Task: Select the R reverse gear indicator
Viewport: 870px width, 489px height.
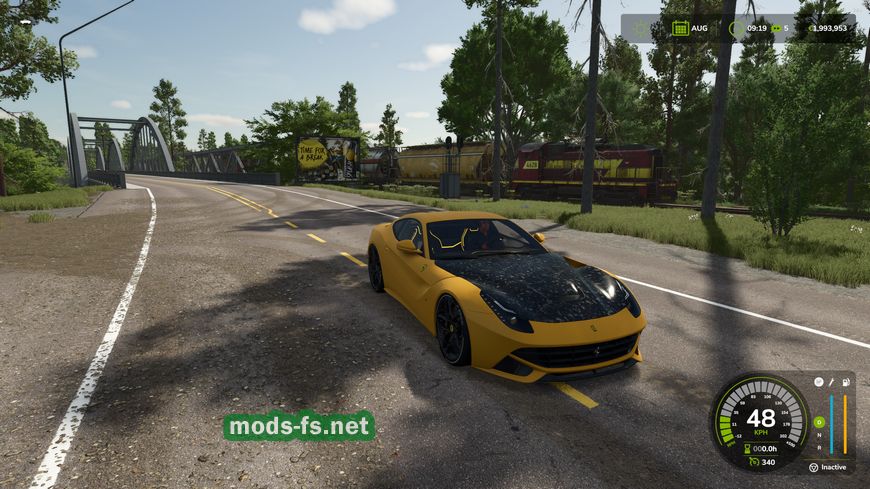Action: tap(819, 448)
